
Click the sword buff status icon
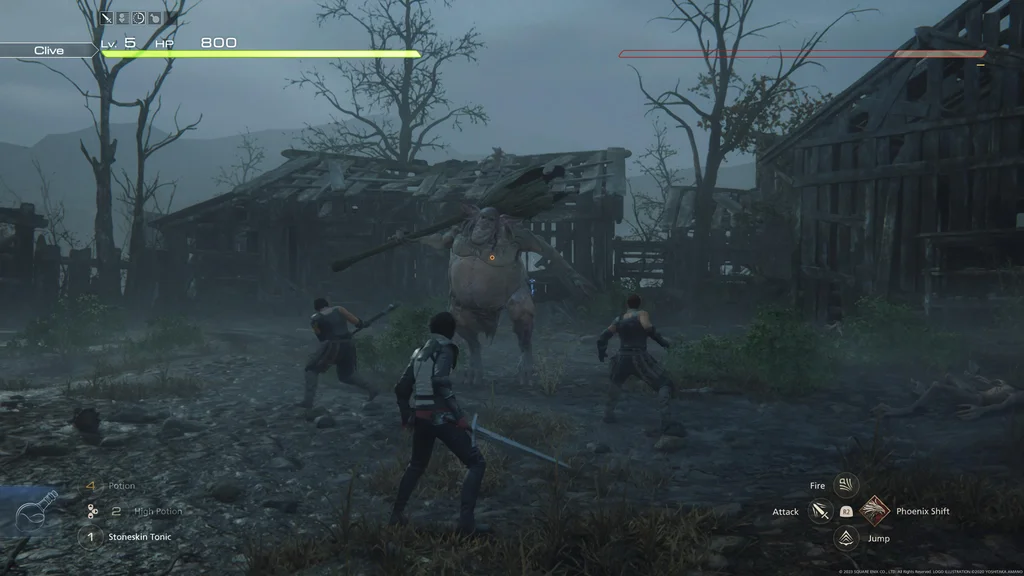(x=107, y=17)
